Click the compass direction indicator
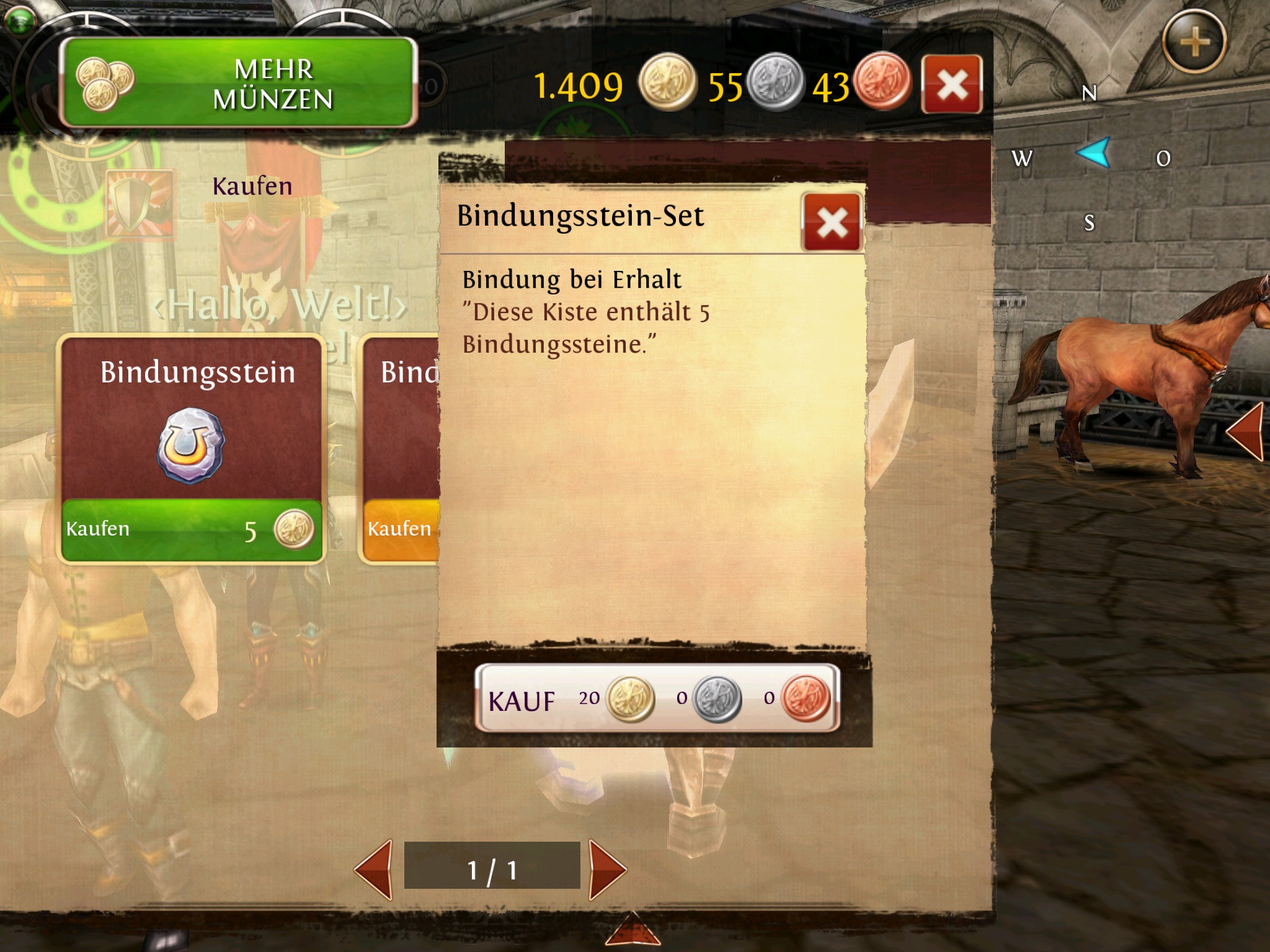This screenshot has width=1270, height=952. coord(1093,153)
